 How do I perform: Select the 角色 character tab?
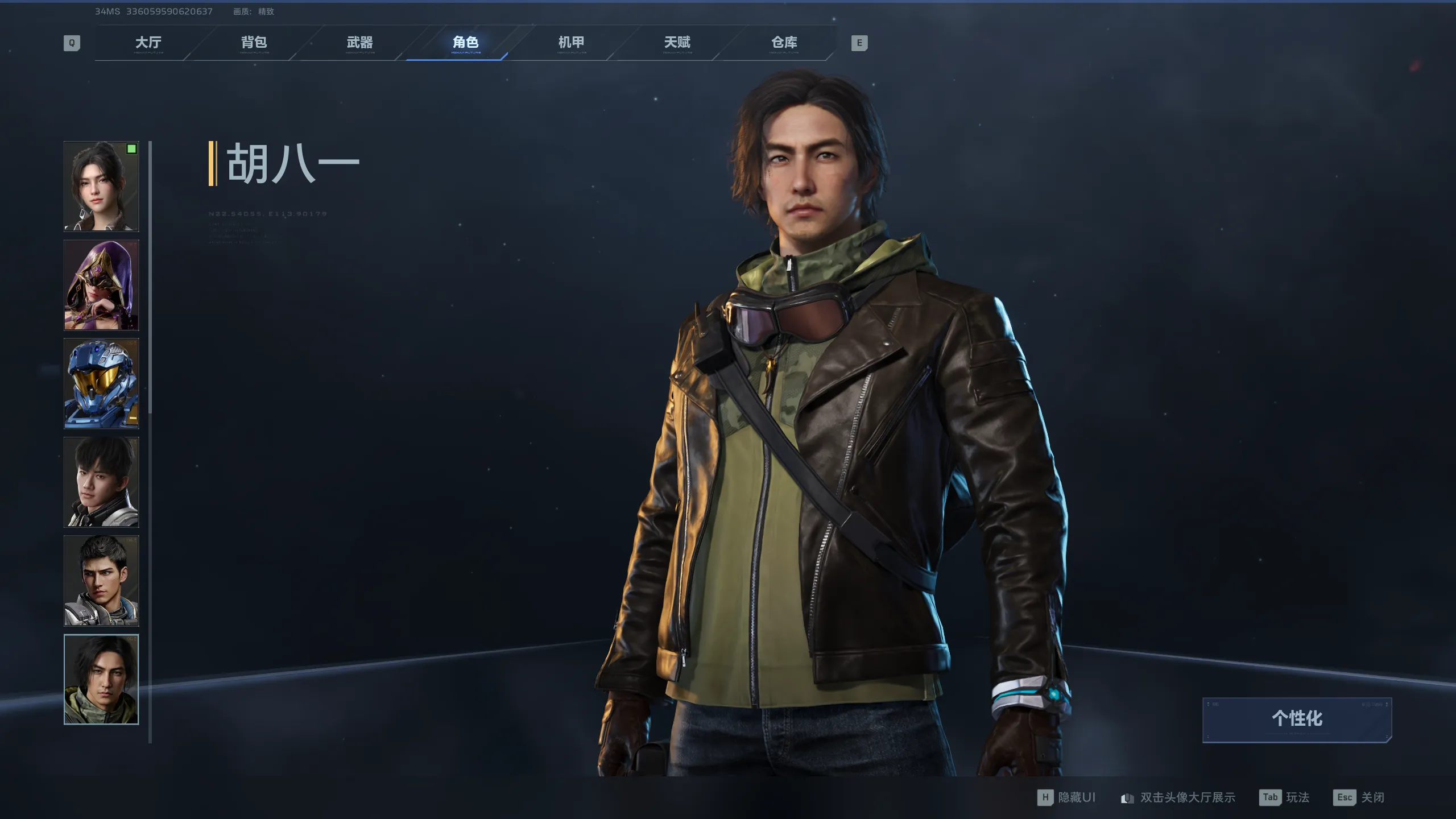coord(465,43)
